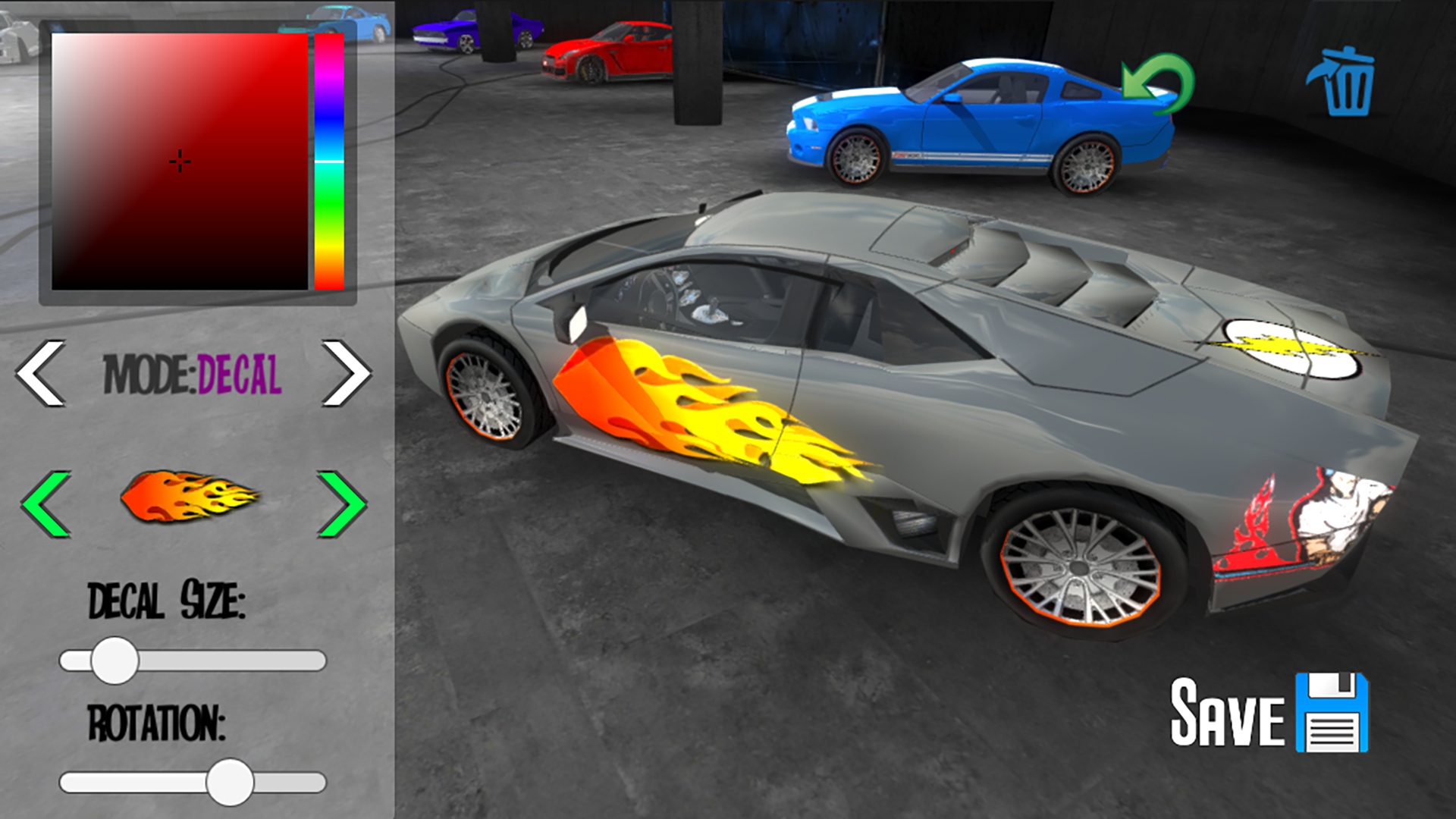Image resolution: width=1456 pixels, height=819 pixels.
Task: Pick a color from the red gradient picker
Action: pos(178,162)
